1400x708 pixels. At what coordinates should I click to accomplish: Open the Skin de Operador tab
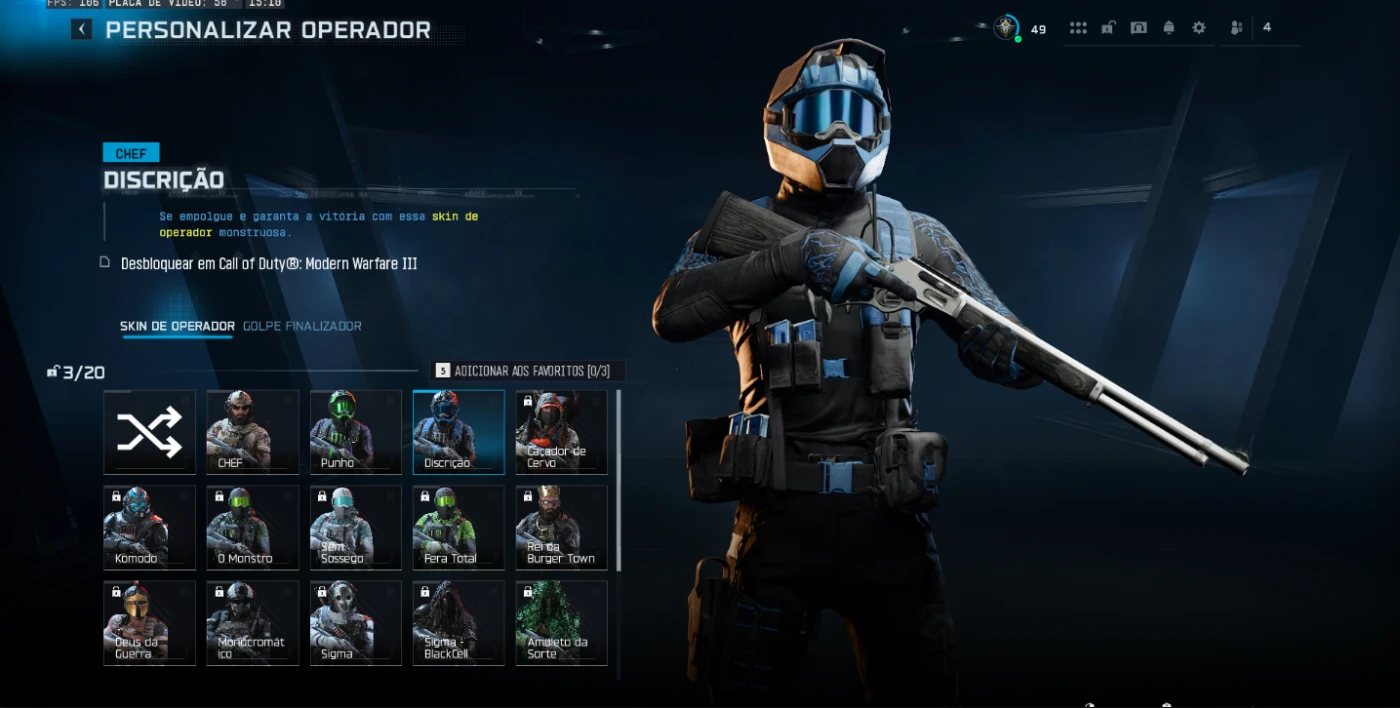177,326
